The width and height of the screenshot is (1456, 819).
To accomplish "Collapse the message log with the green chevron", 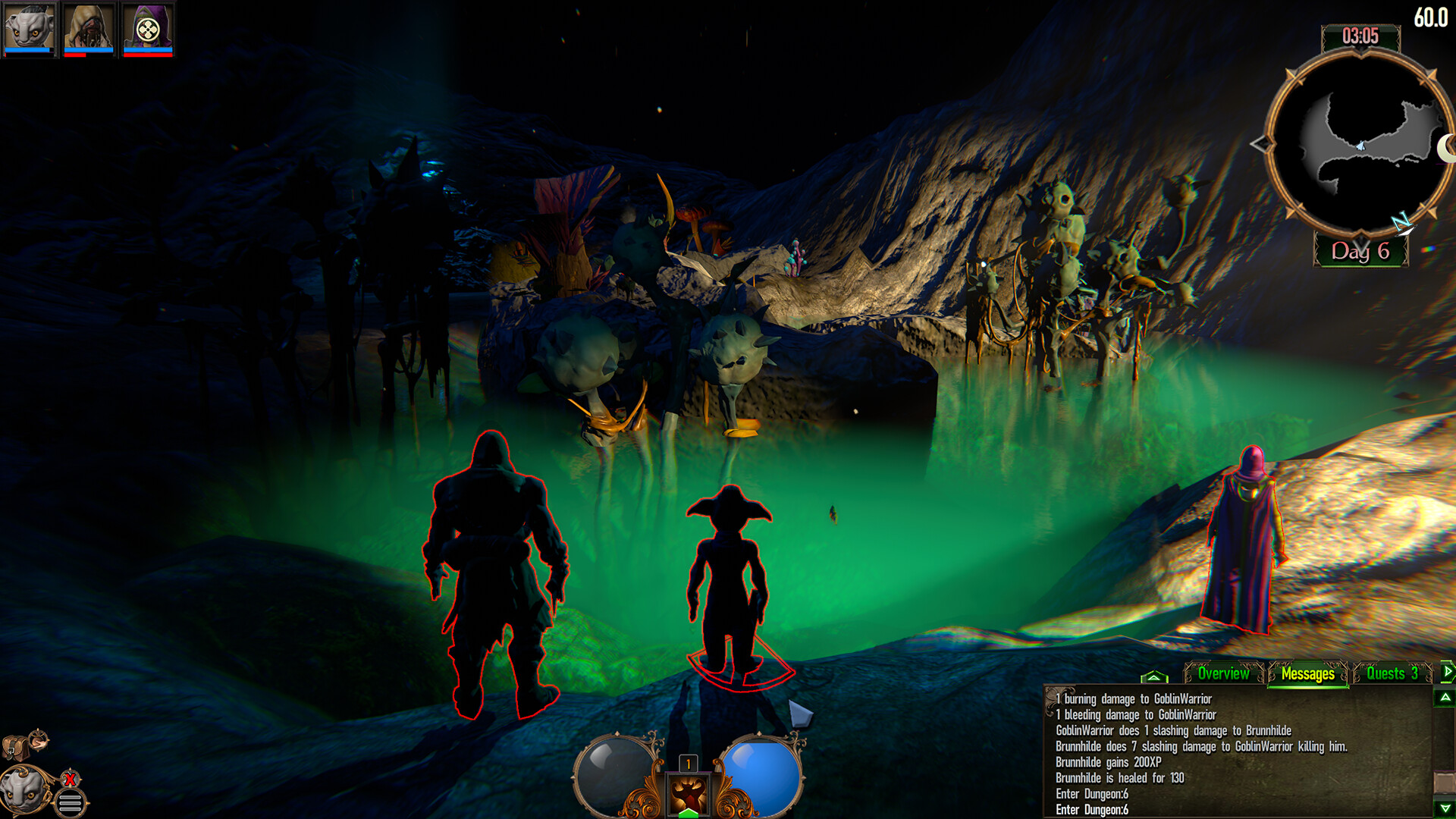I will point(1155,676).
